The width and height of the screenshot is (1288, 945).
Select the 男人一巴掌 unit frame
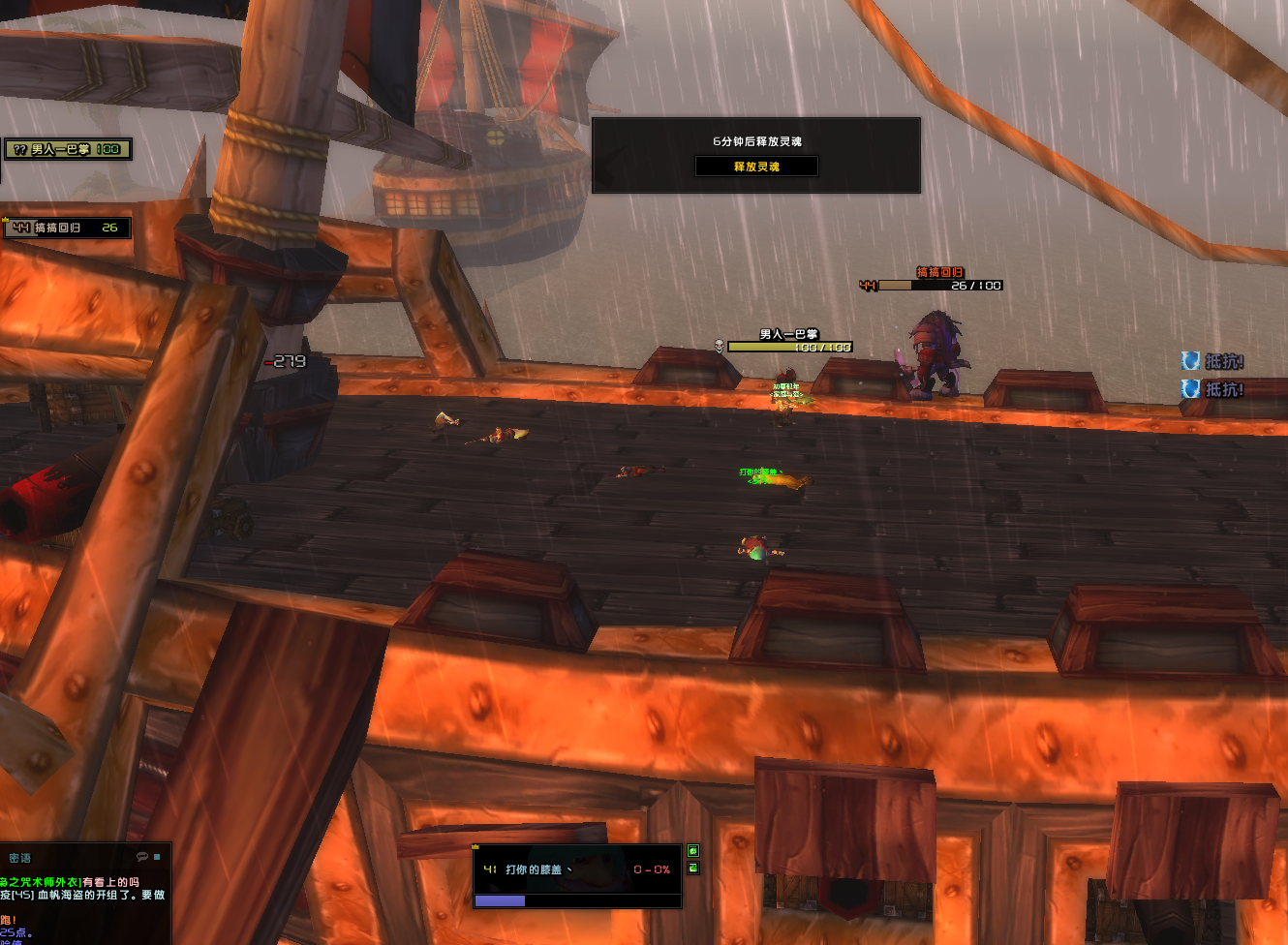tap(68, 149)
